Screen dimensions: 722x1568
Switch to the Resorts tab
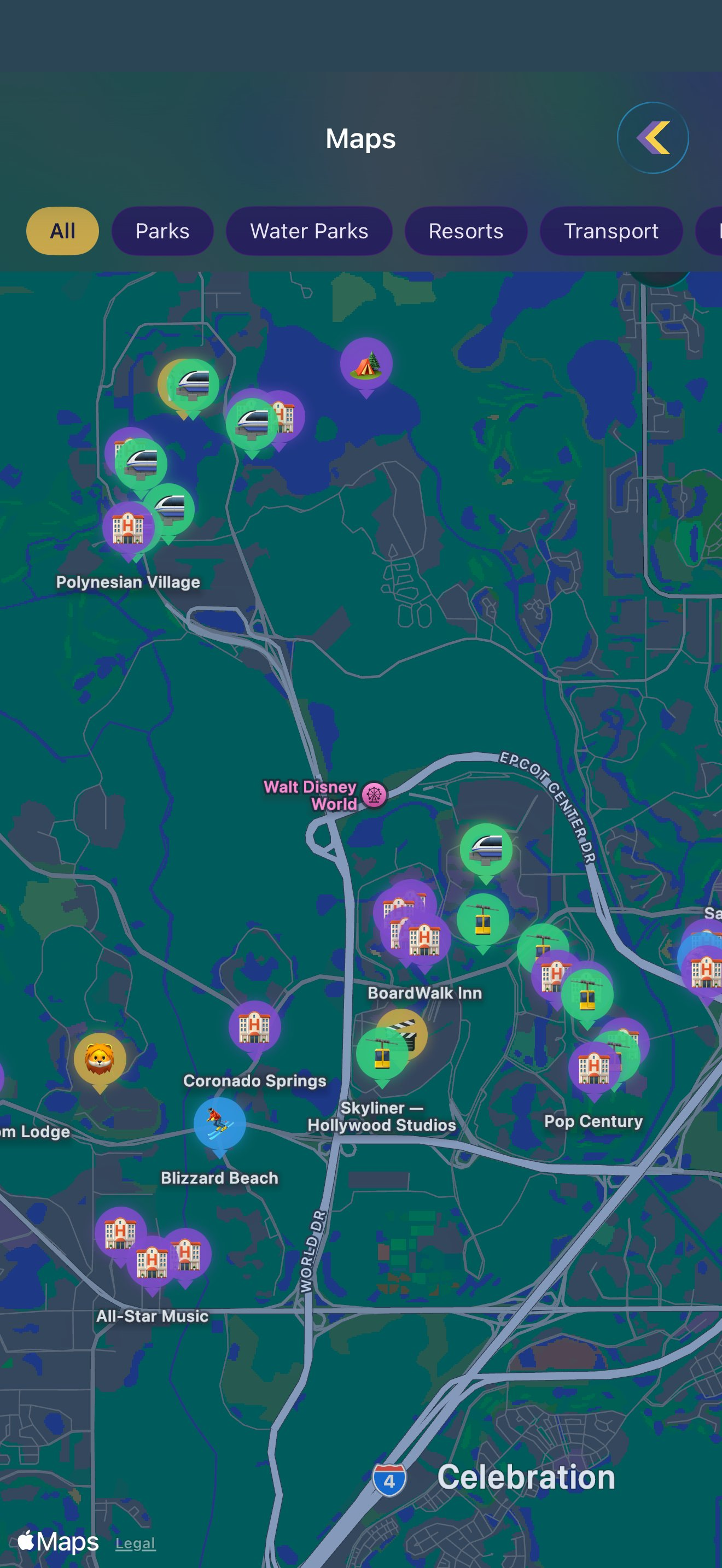(467, 231)
